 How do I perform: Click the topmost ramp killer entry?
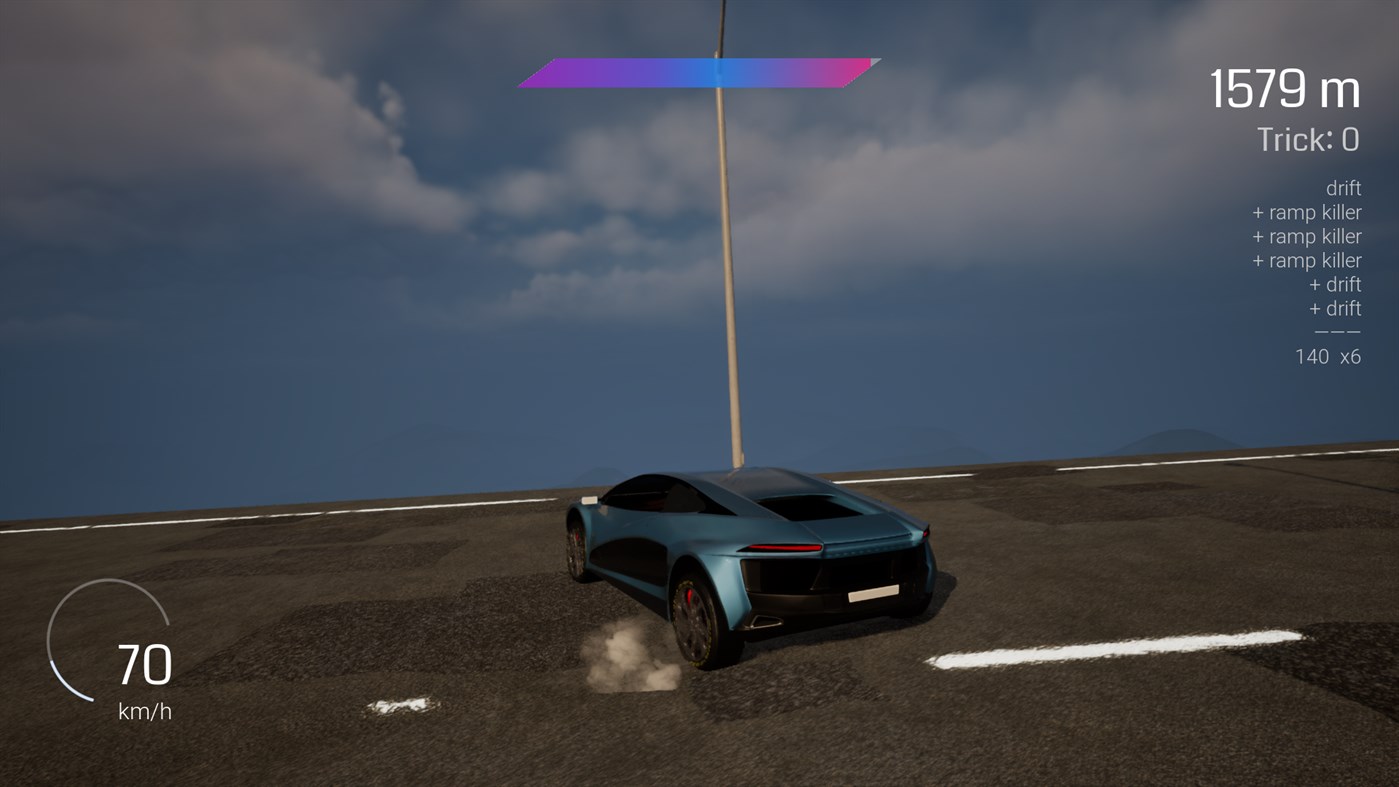click(1306, 212)
